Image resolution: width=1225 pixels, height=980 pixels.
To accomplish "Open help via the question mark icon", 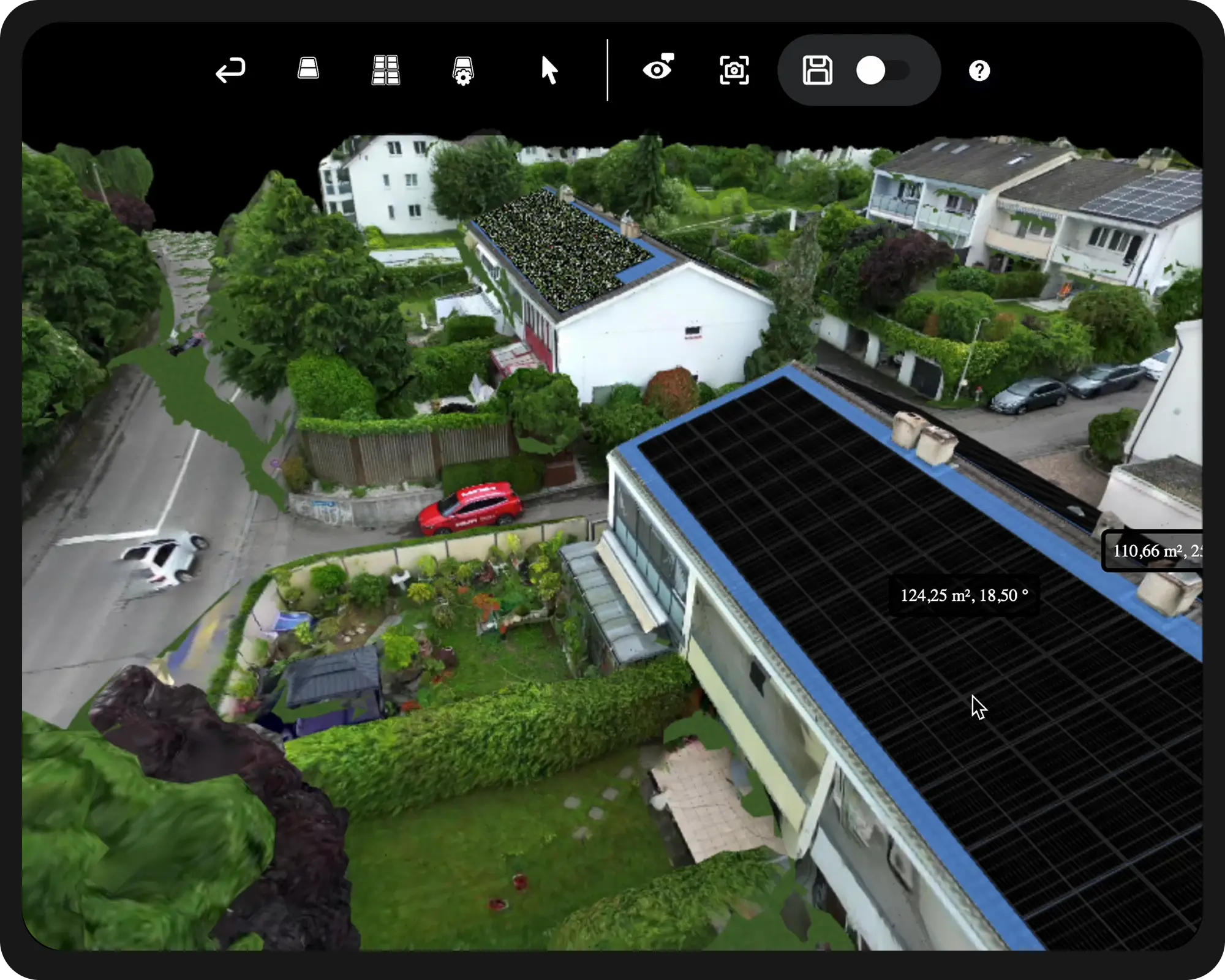I will point(980,70).
